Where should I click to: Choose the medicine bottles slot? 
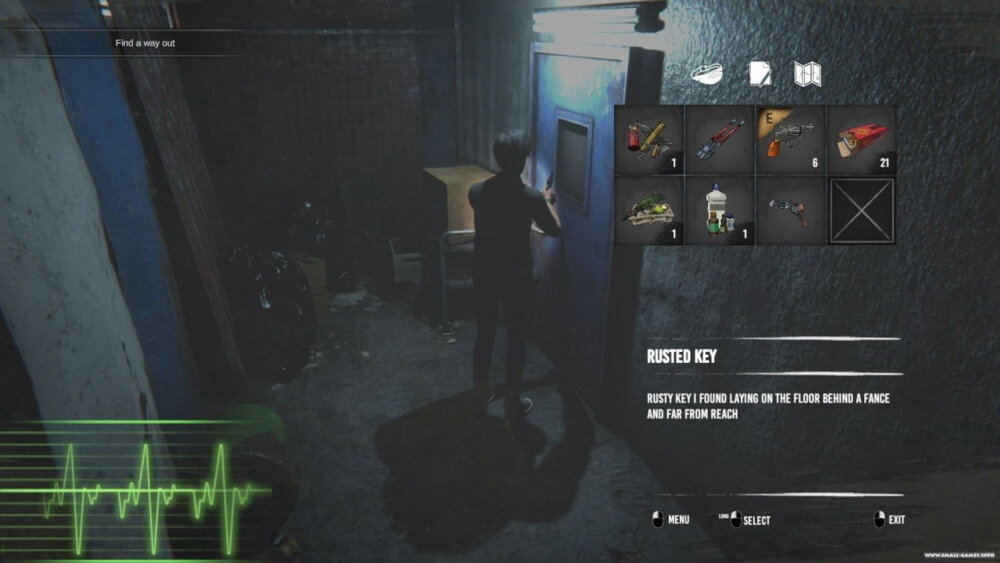click(x=720, y=210)
